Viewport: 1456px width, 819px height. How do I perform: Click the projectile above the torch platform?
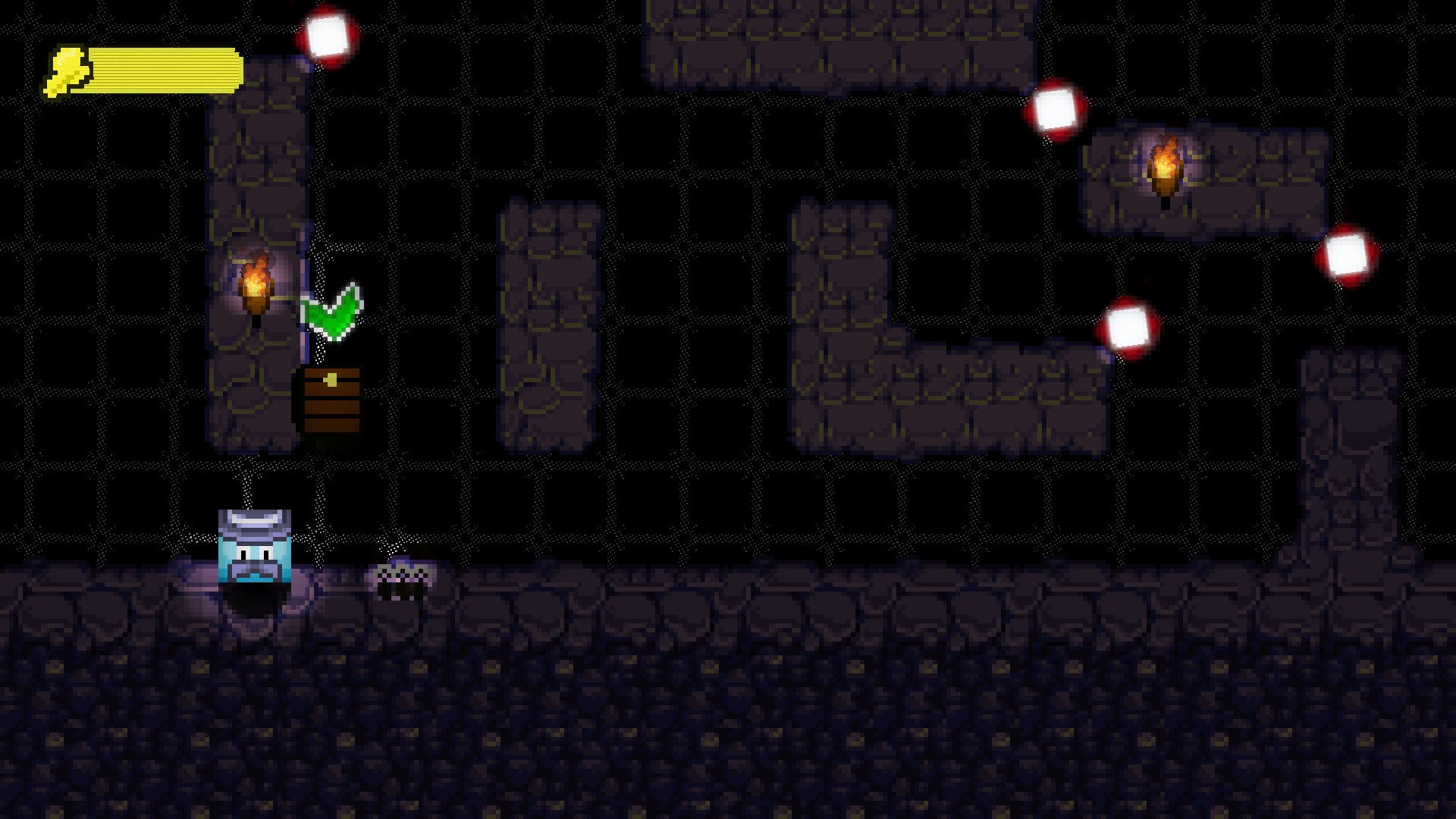click(1056, 110)
